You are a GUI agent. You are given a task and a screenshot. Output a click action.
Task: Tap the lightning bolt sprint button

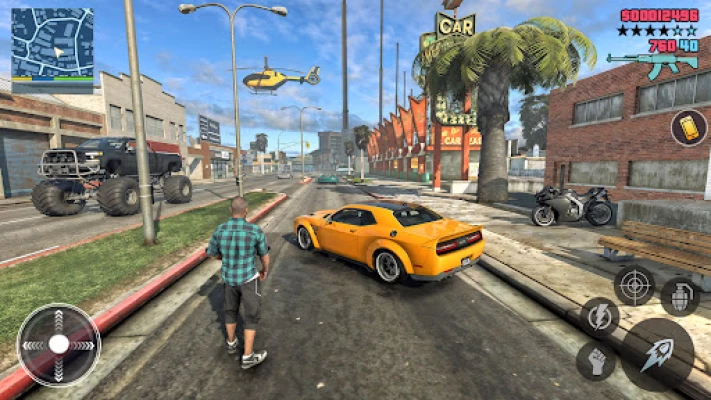600,316
